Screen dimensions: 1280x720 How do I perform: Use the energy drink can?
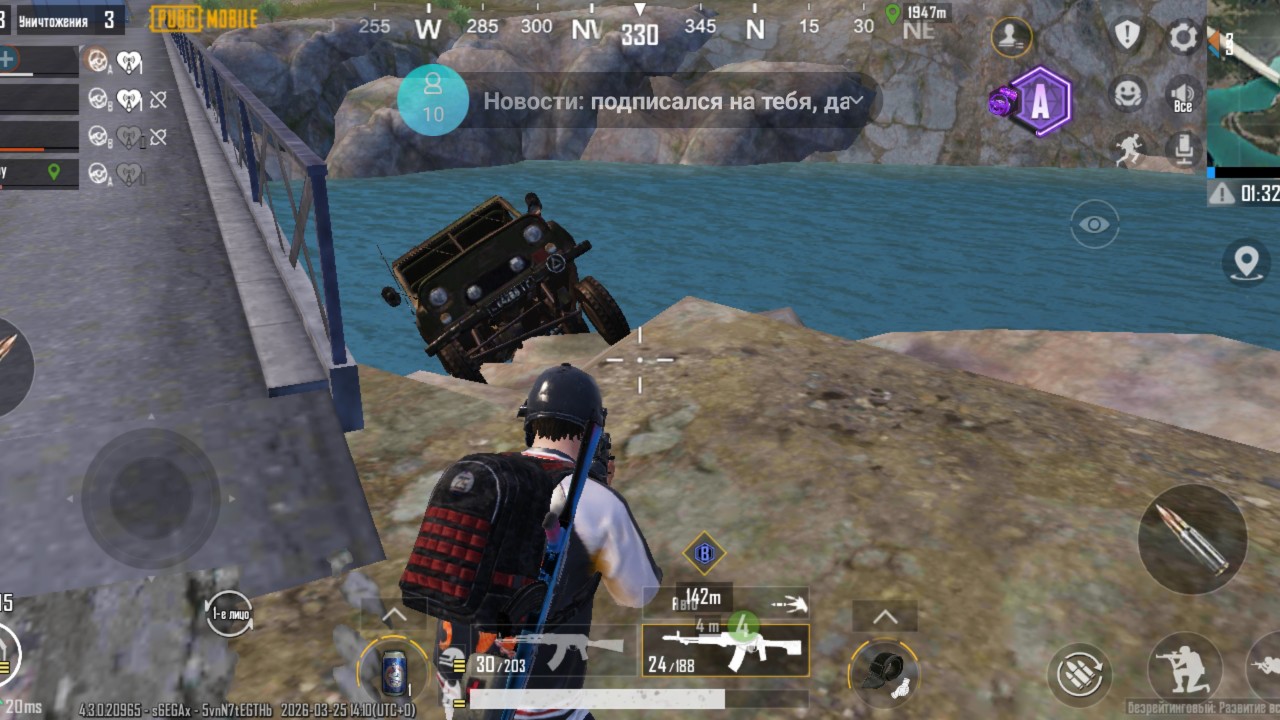[394, 671]
